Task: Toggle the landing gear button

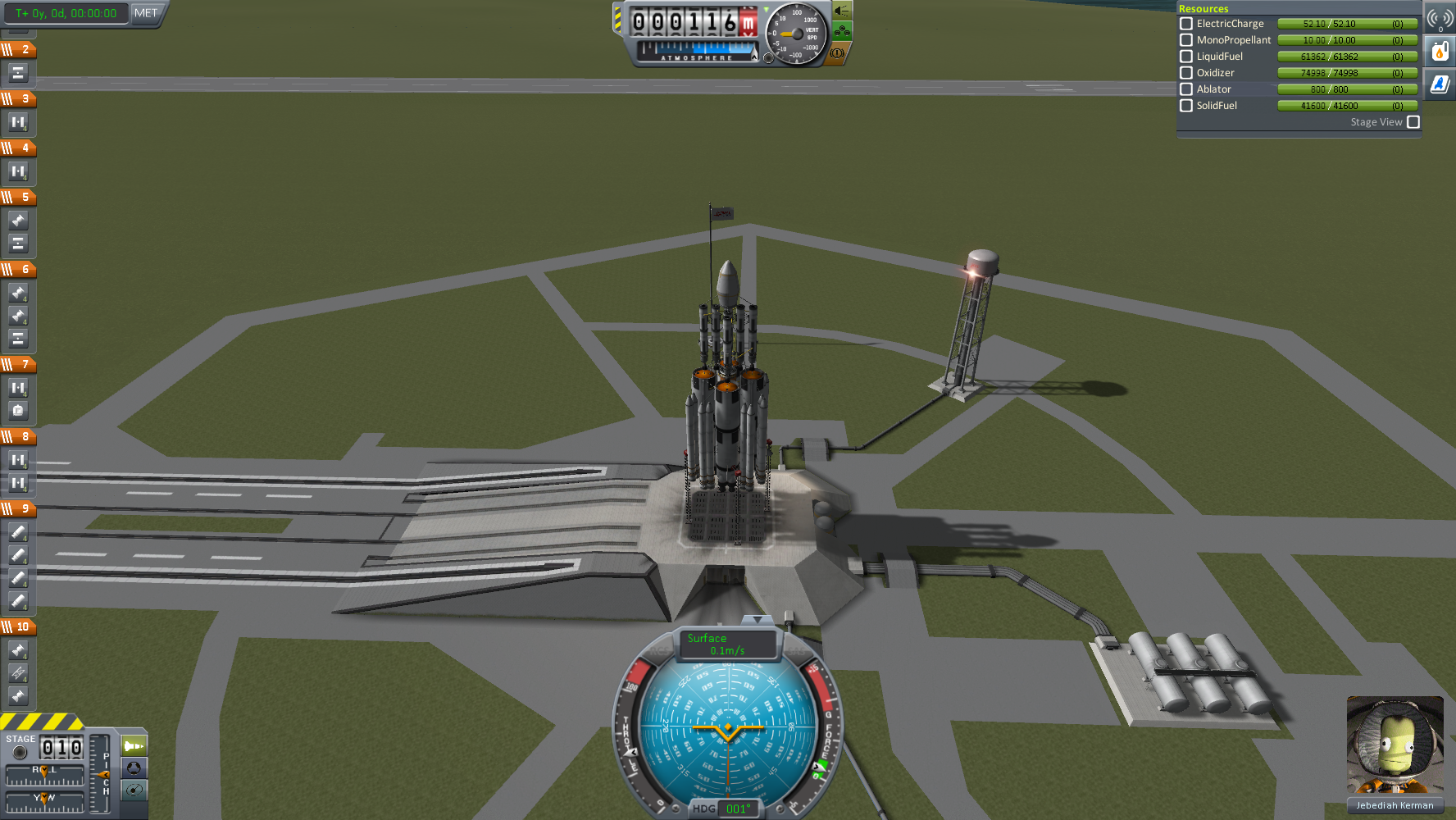Action: [x=842, y=32]
